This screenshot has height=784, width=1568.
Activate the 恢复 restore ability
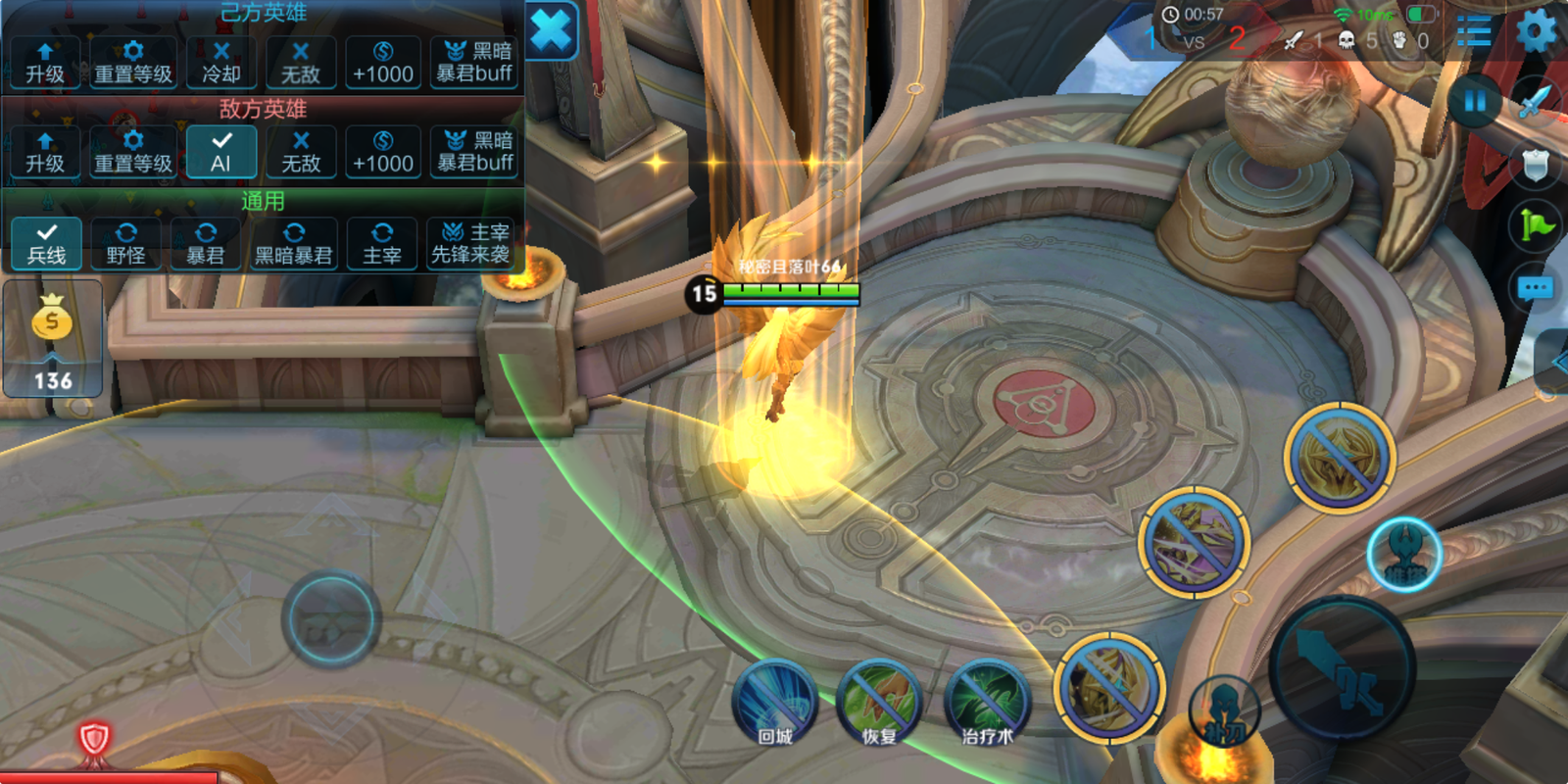tap(879, 704)
